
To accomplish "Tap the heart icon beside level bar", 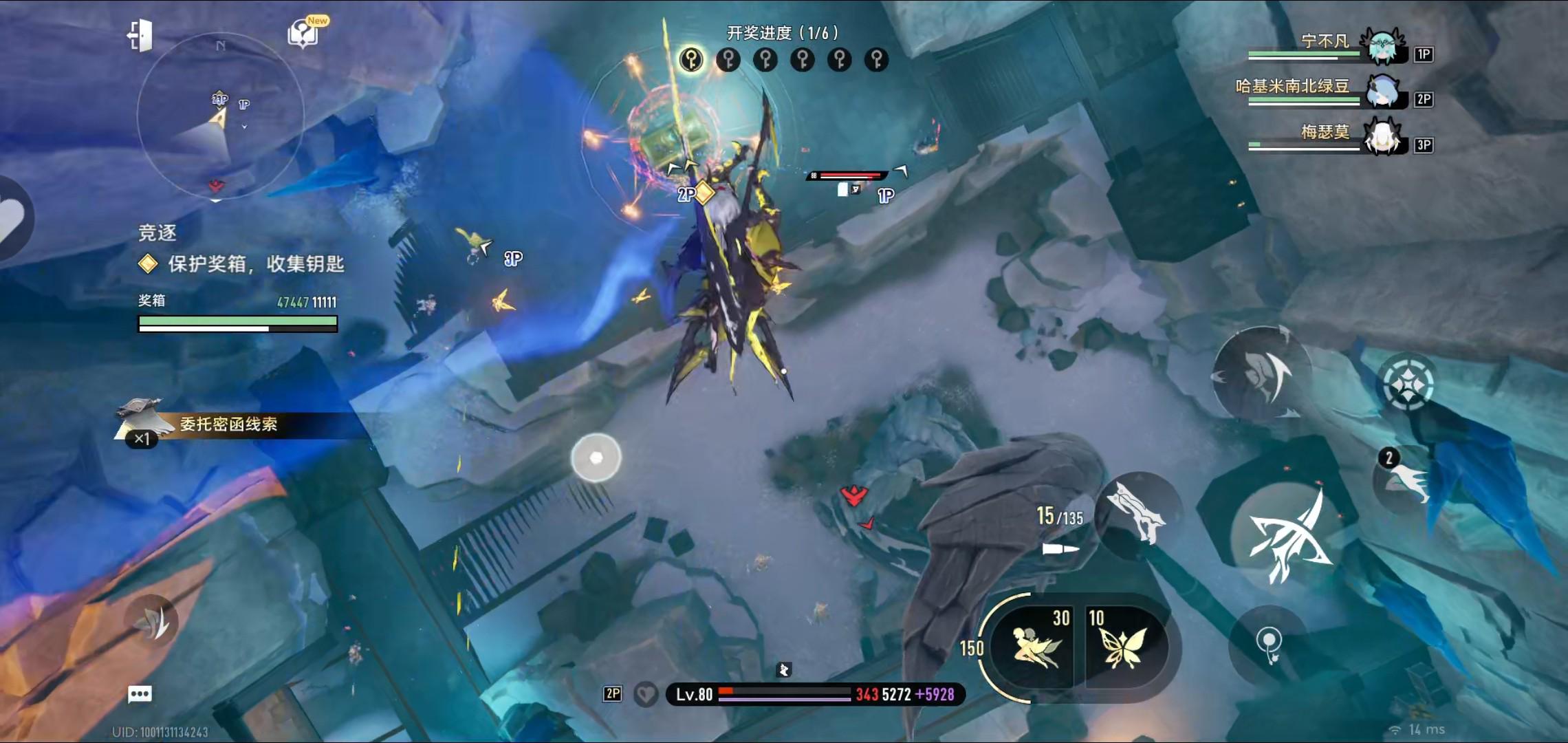I will point(645,695).
